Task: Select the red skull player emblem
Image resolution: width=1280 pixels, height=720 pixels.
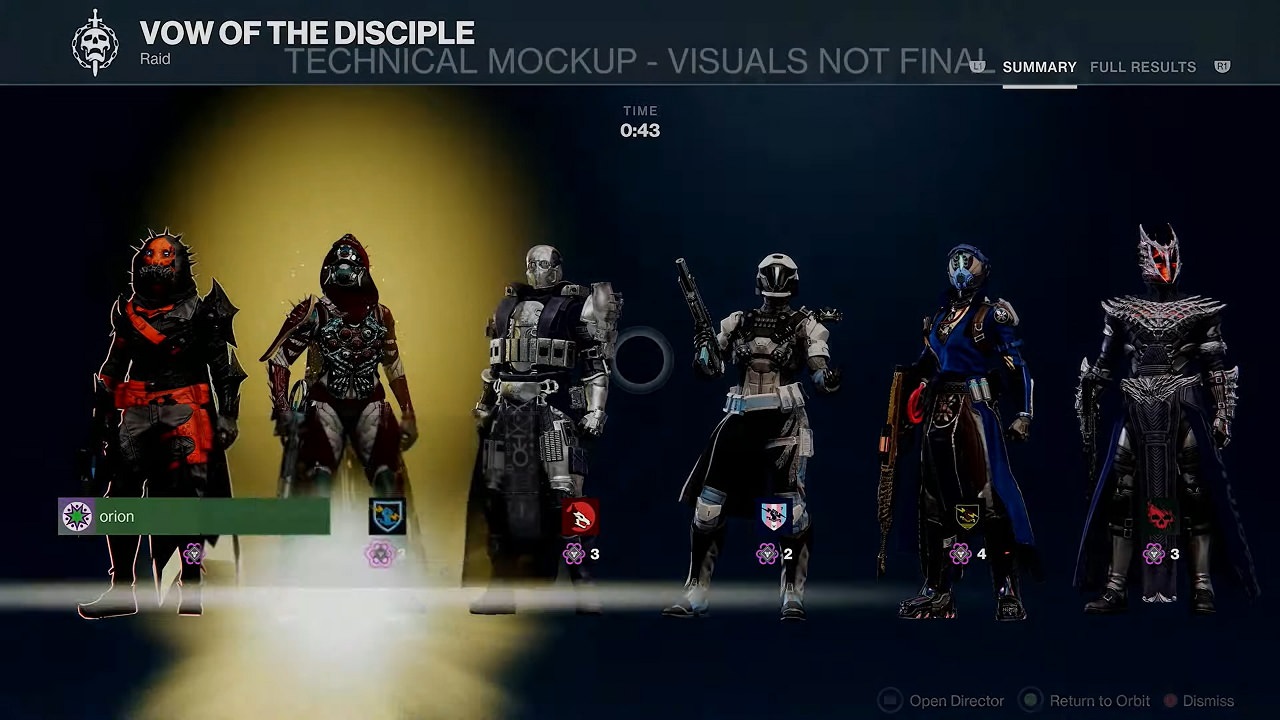Action: coord(1160,516)
